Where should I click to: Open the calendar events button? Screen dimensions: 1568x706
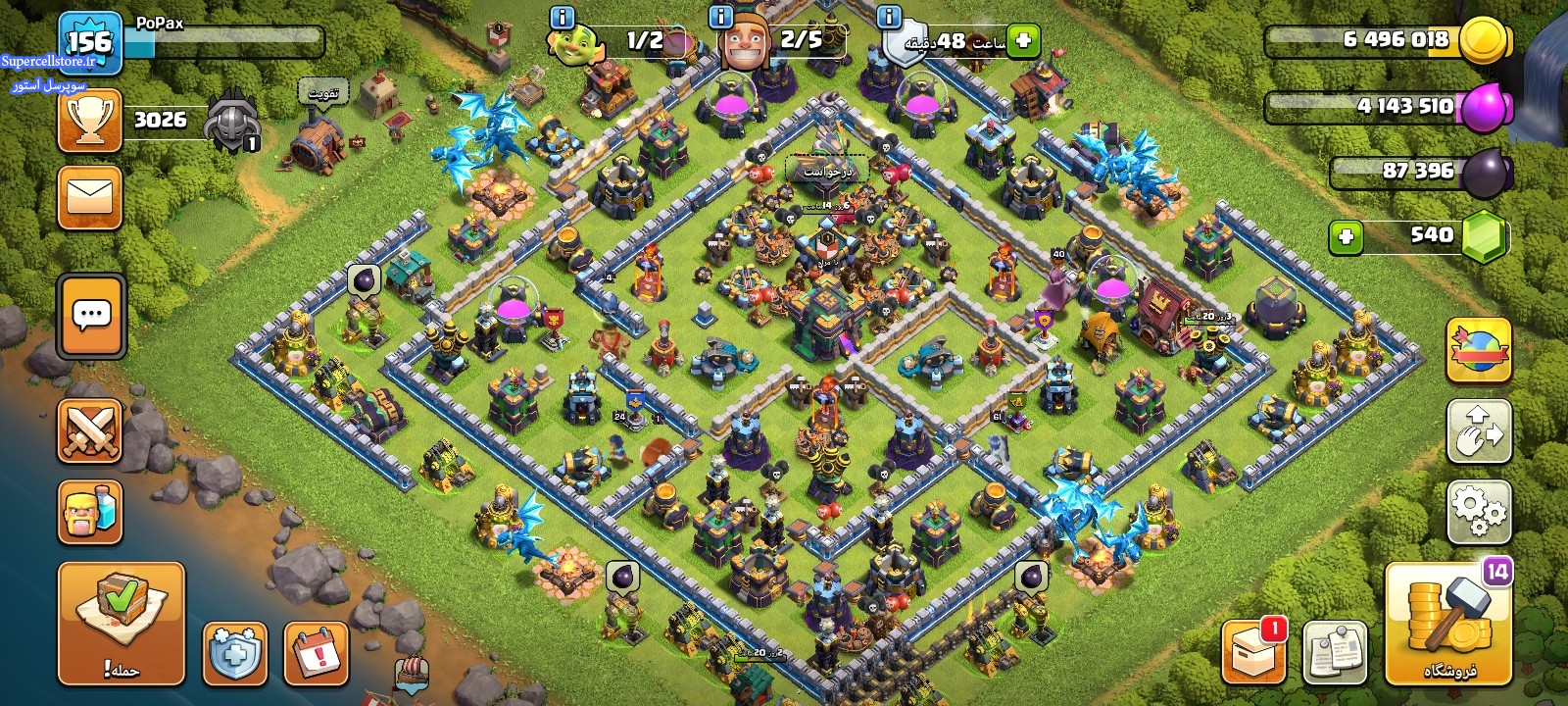317,653
